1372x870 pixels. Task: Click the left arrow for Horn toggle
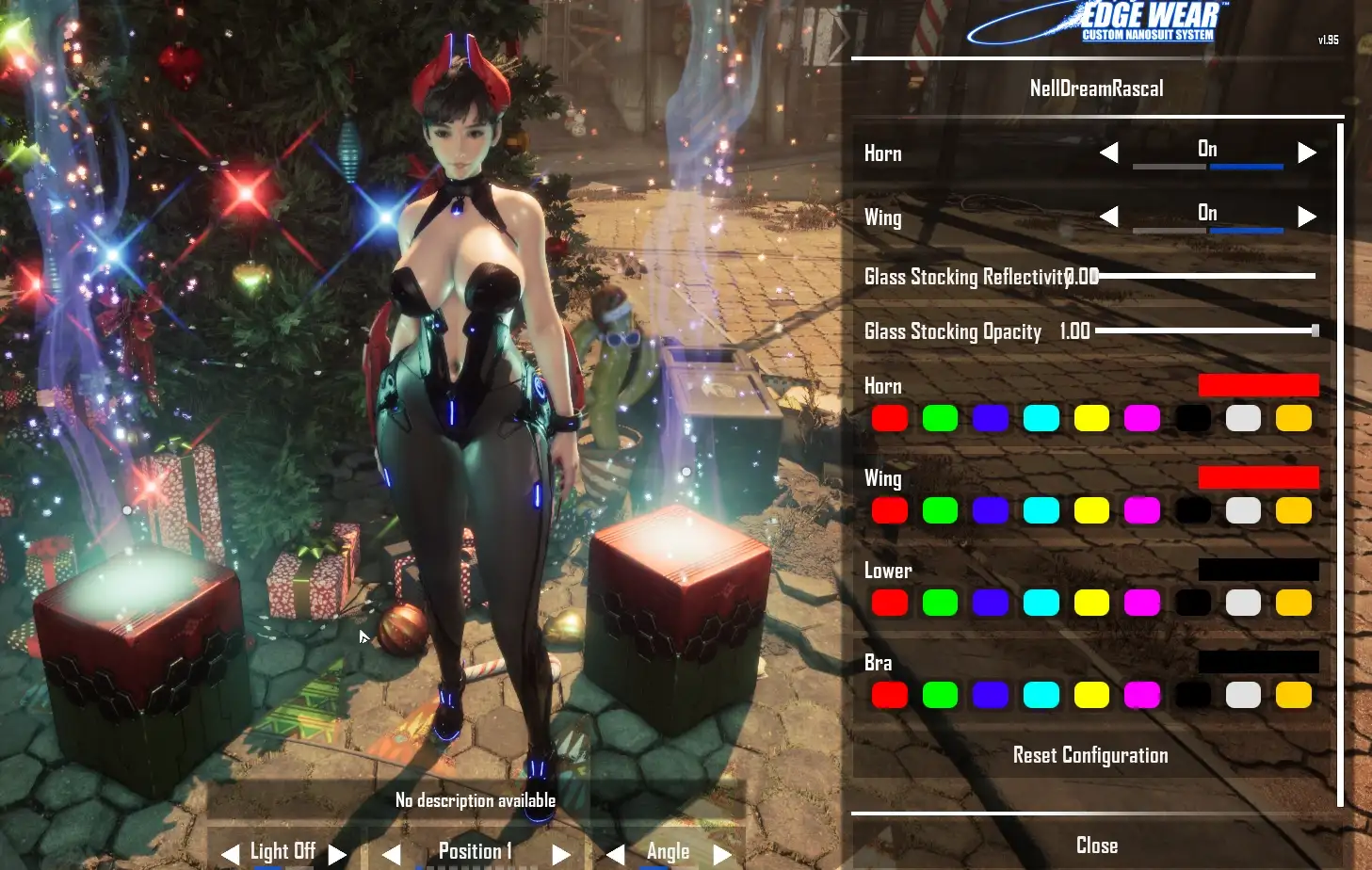pos(1109,153)
